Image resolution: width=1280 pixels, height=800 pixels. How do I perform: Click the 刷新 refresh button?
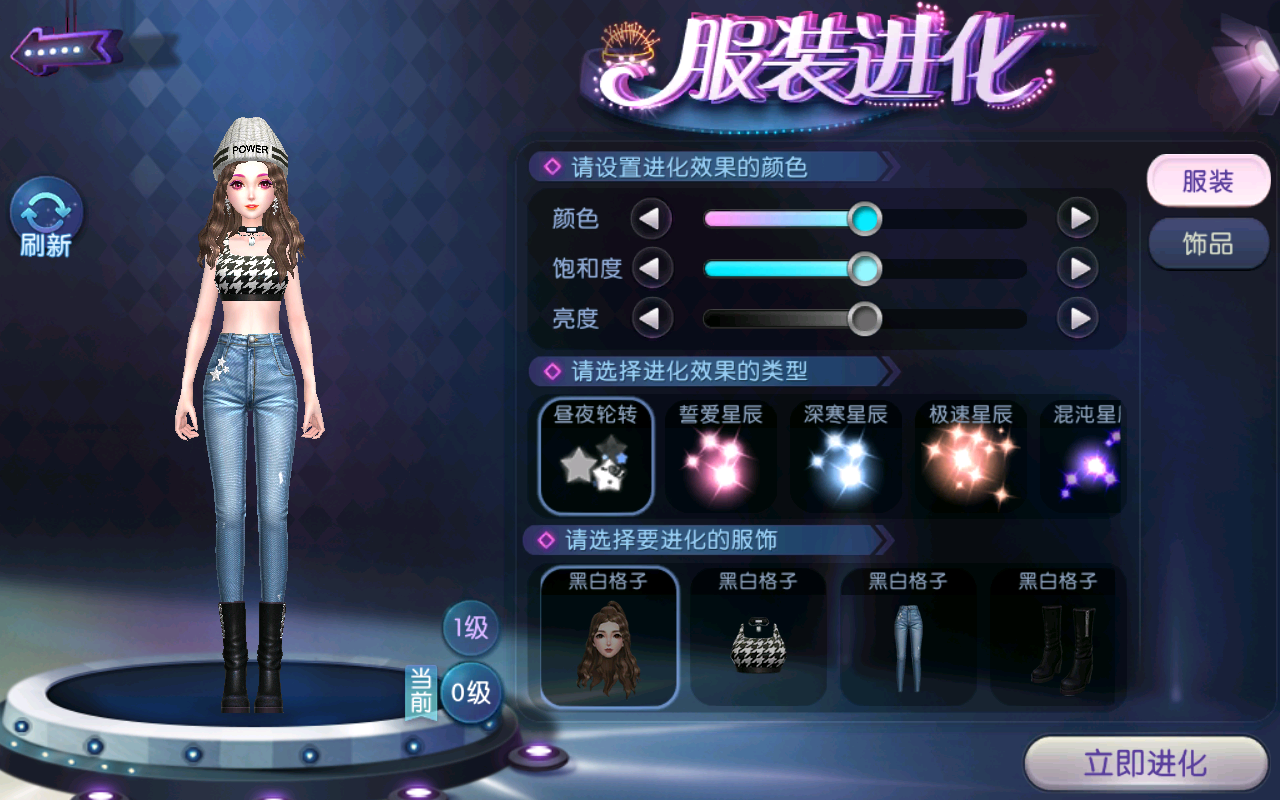click(46, 219)
